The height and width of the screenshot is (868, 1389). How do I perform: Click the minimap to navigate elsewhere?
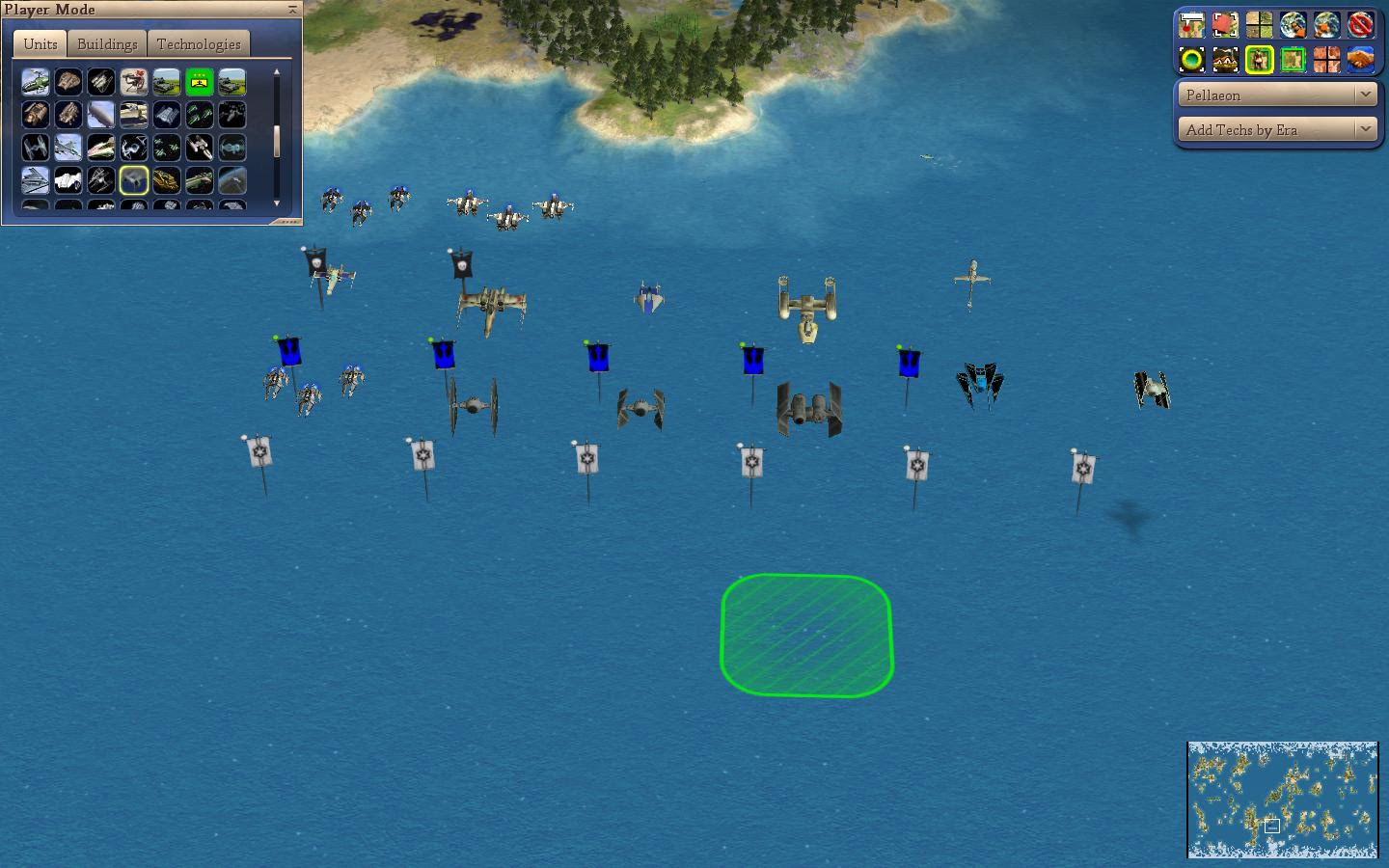[1283, 799]
